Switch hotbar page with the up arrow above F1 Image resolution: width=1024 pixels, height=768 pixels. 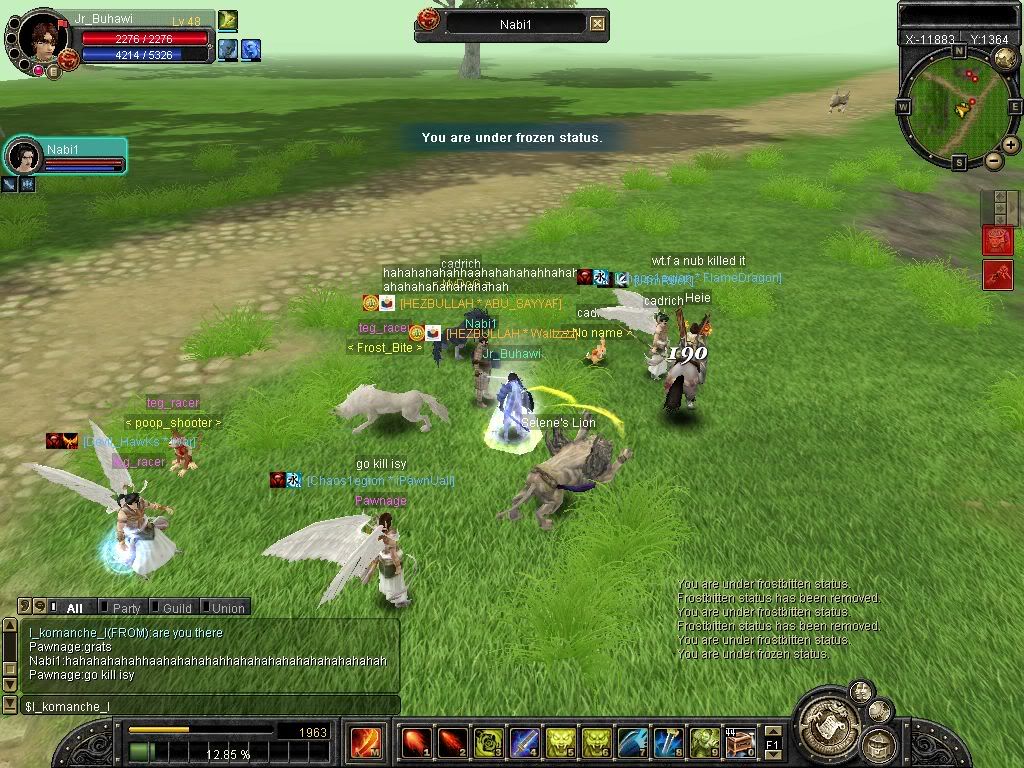(773, 733)
